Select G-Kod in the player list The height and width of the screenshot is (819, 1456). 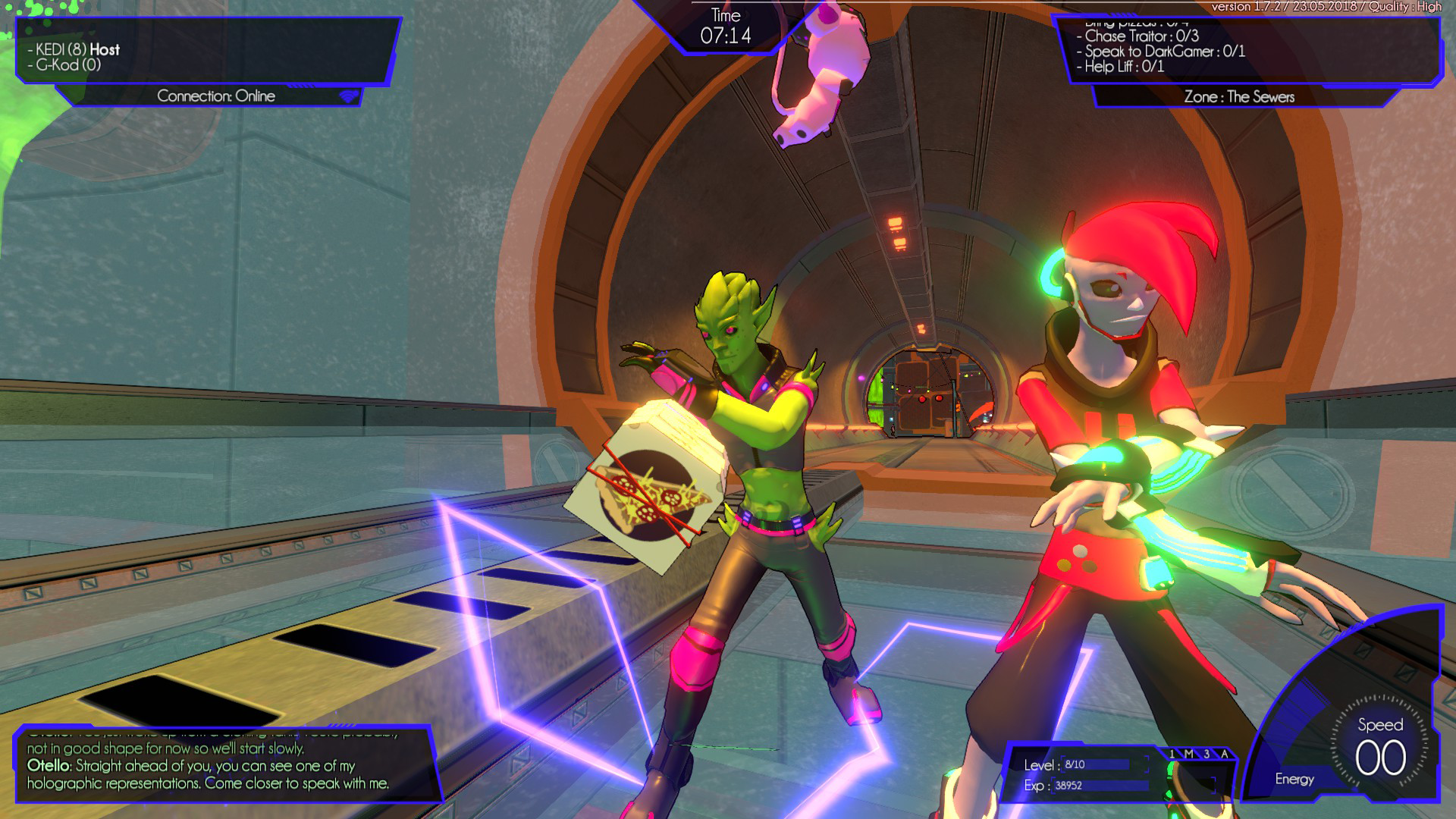[x=68, y=65]
